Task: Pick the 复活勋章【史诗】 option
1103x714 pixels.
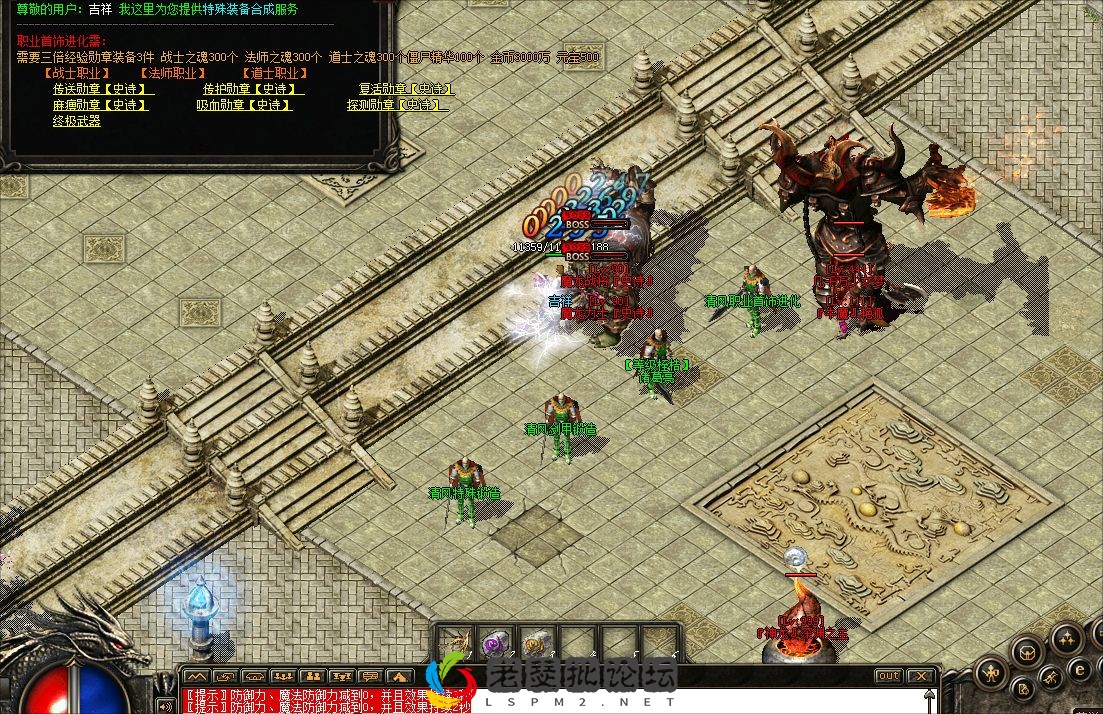Action: pos(405,89)
